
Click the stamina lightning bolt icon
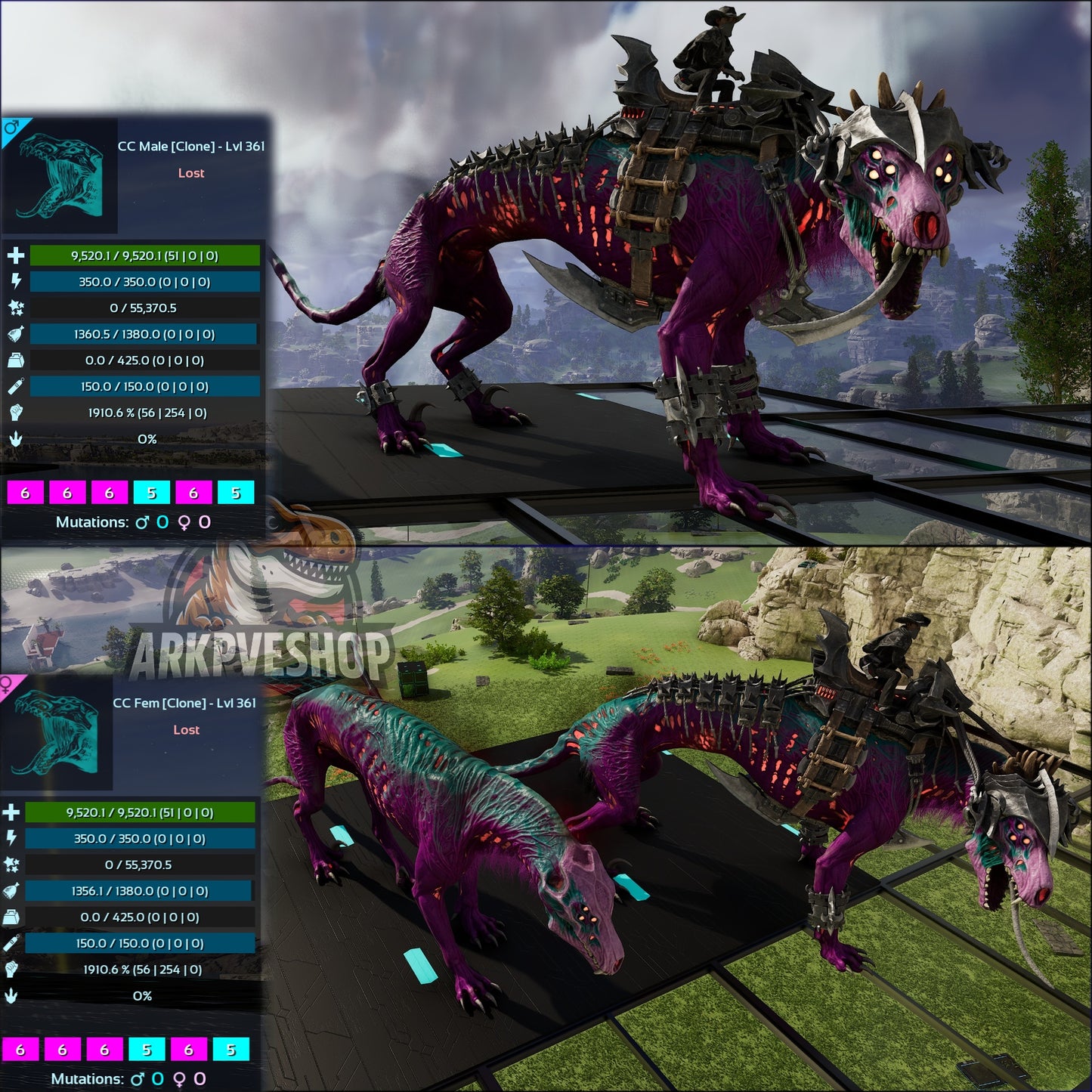click(x=15, y=282)
